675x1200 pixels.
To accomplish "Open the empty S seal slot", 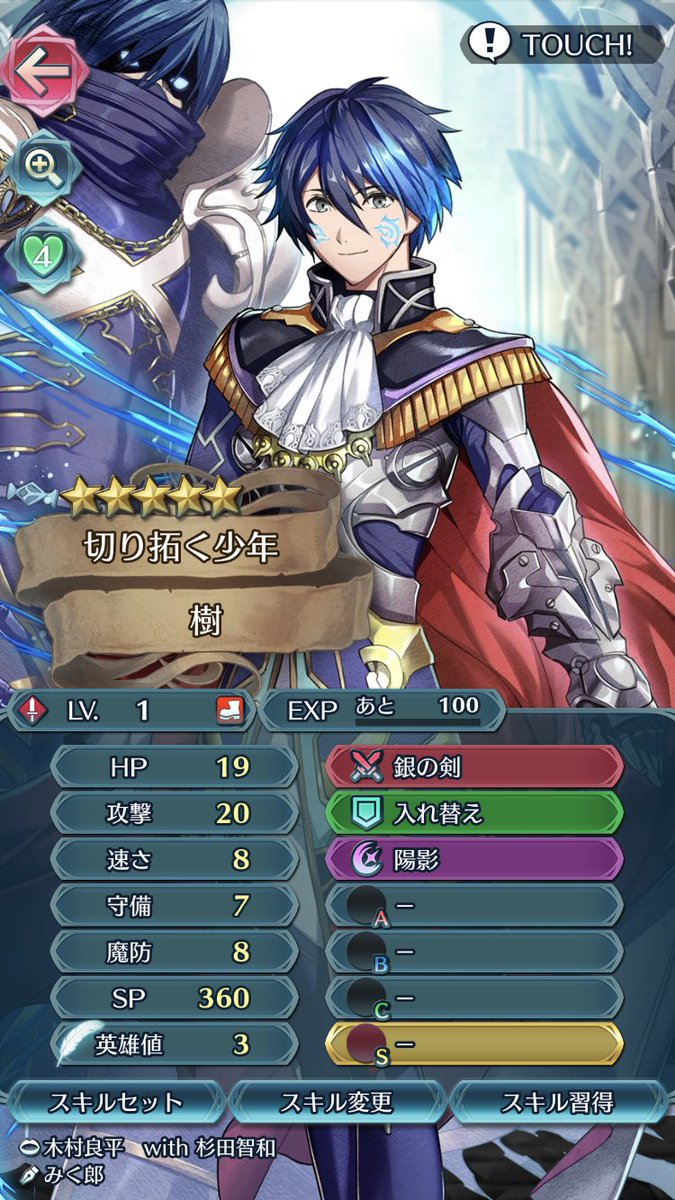I will coord(474,1044).
